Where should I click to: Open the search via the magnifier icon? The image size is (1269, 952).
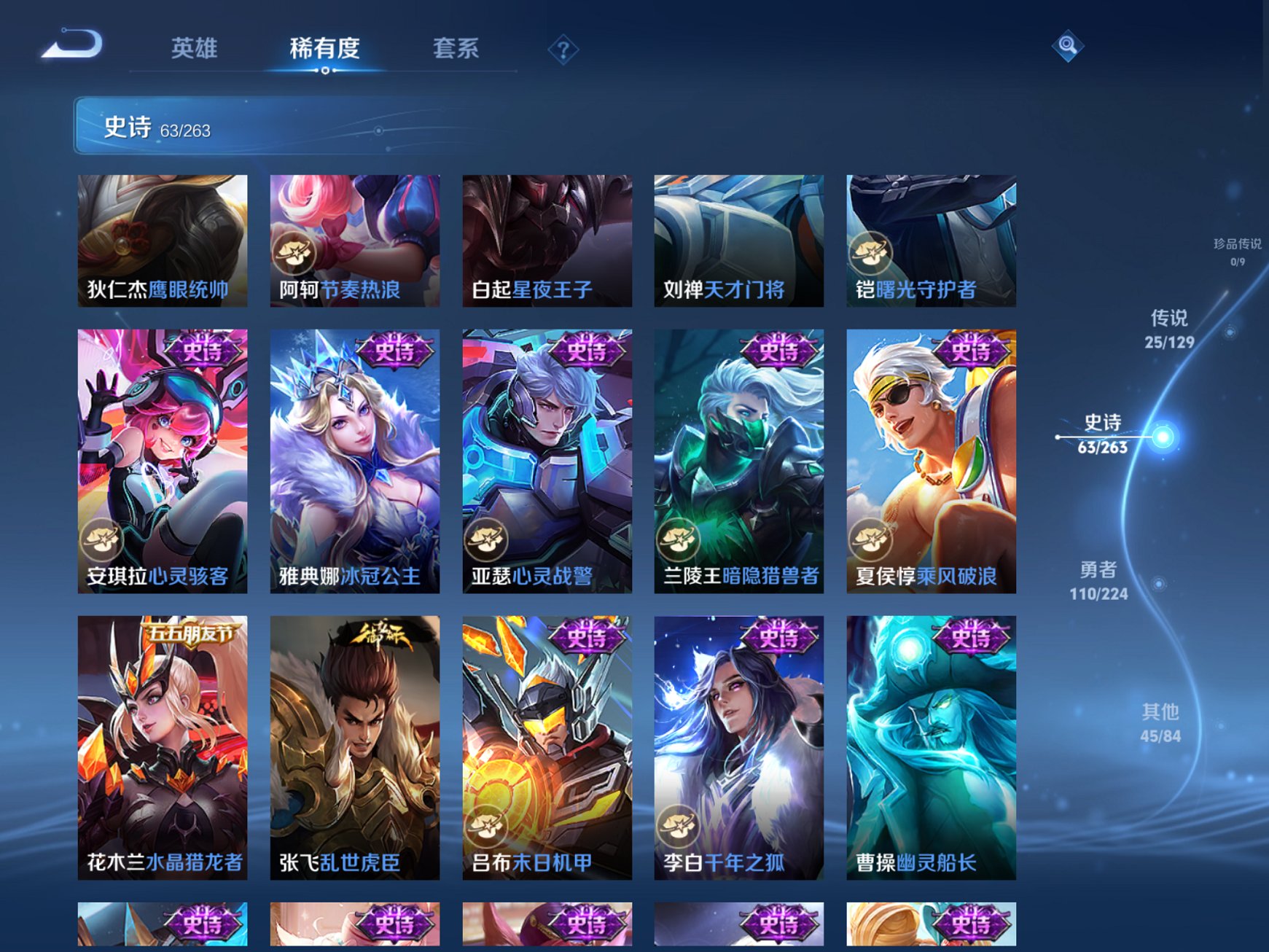click(1066, 47)
